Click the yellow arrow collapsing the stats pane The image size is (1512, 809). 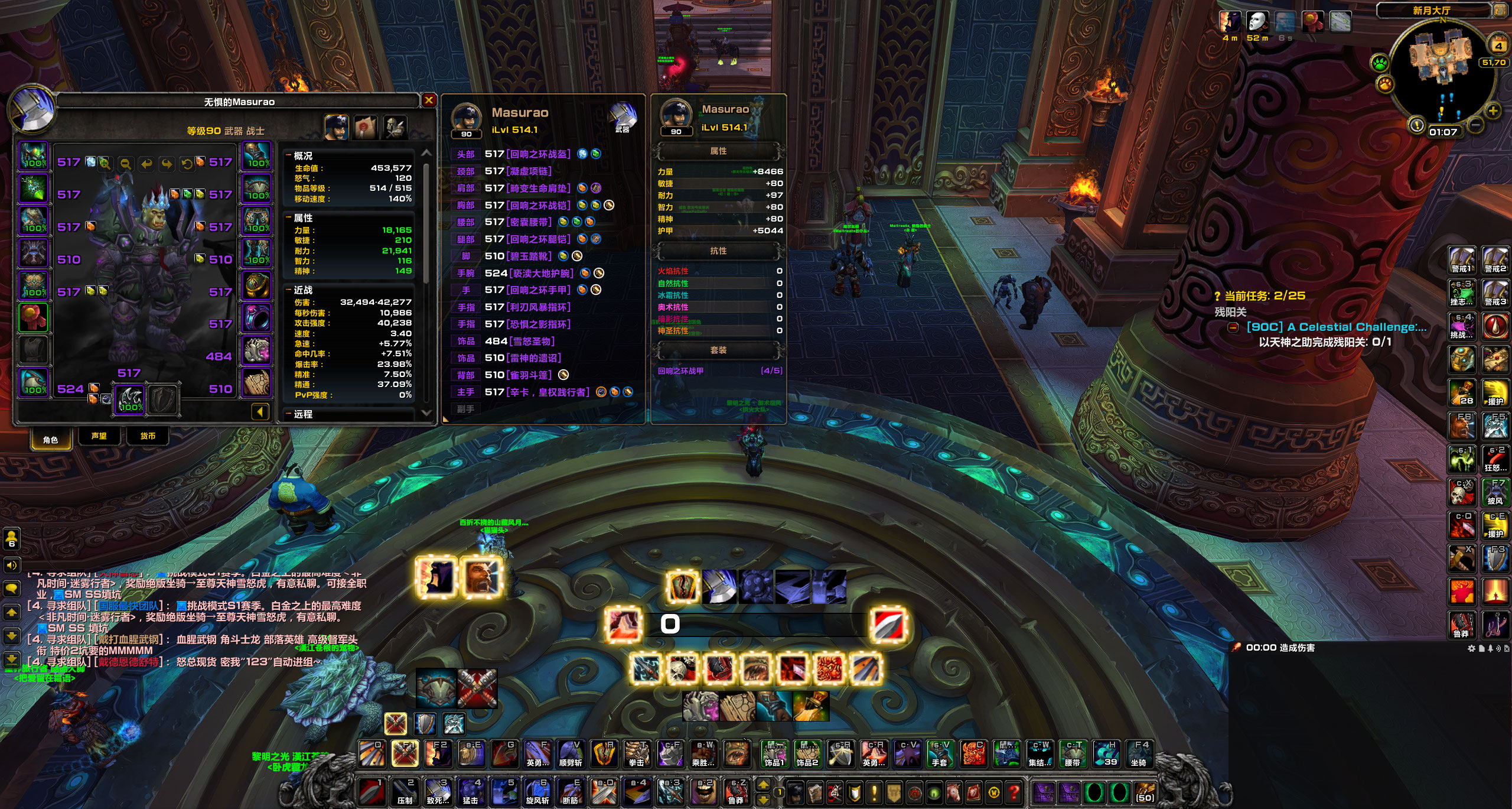pos(260,411)
